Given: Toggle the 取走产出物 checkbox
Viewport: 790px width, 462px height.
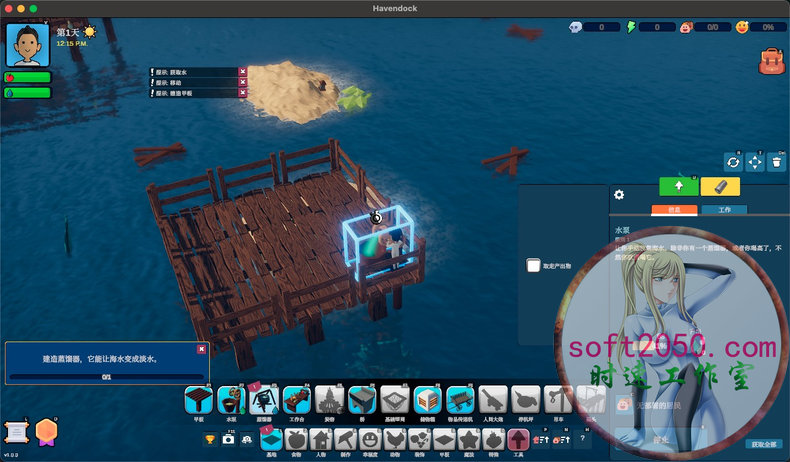Looking at the screenshot, I should [534, 266].
